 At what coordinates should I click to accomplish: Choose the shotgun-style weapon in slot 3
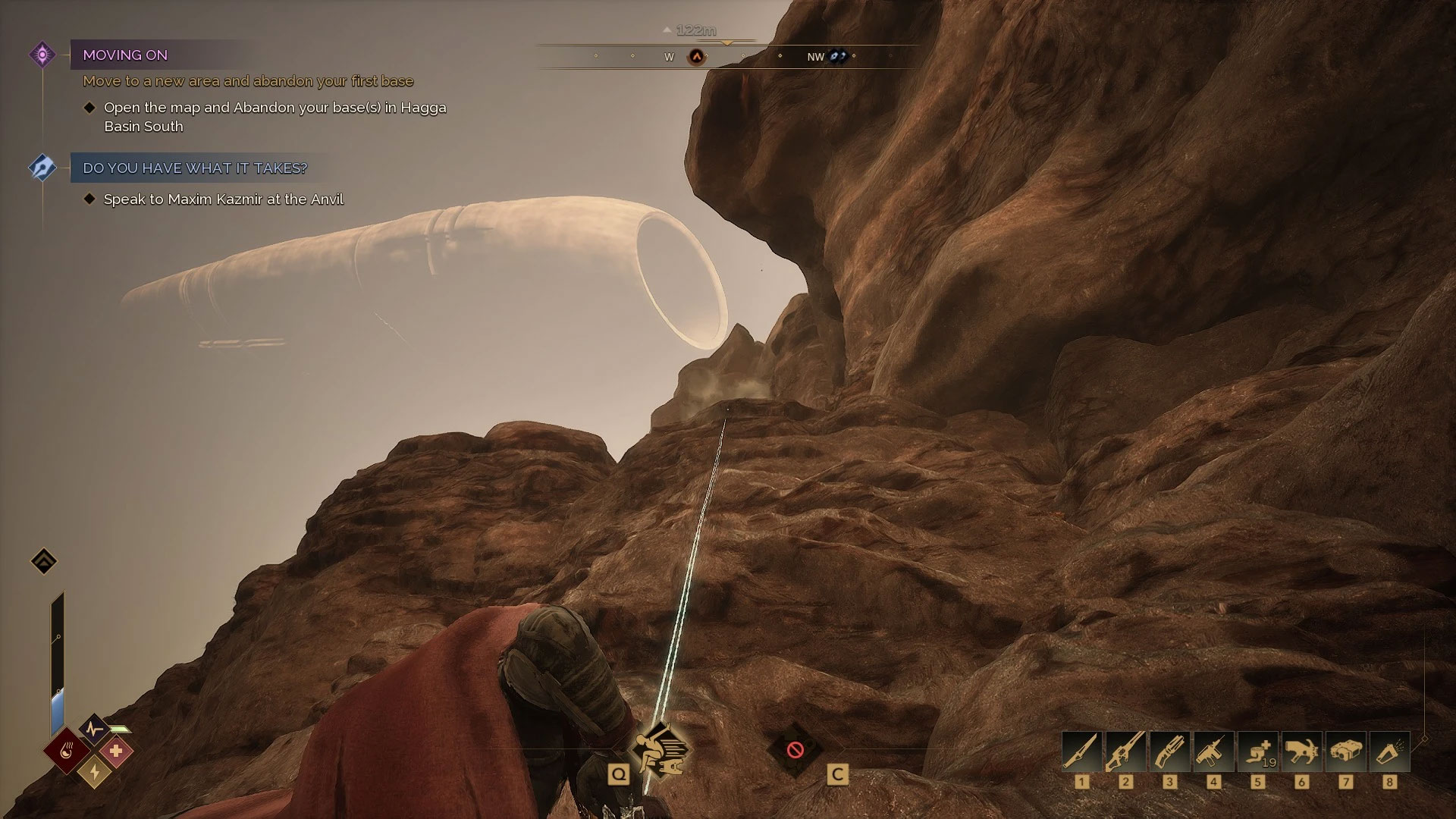pyautogui.click(x=1169, y=752)
